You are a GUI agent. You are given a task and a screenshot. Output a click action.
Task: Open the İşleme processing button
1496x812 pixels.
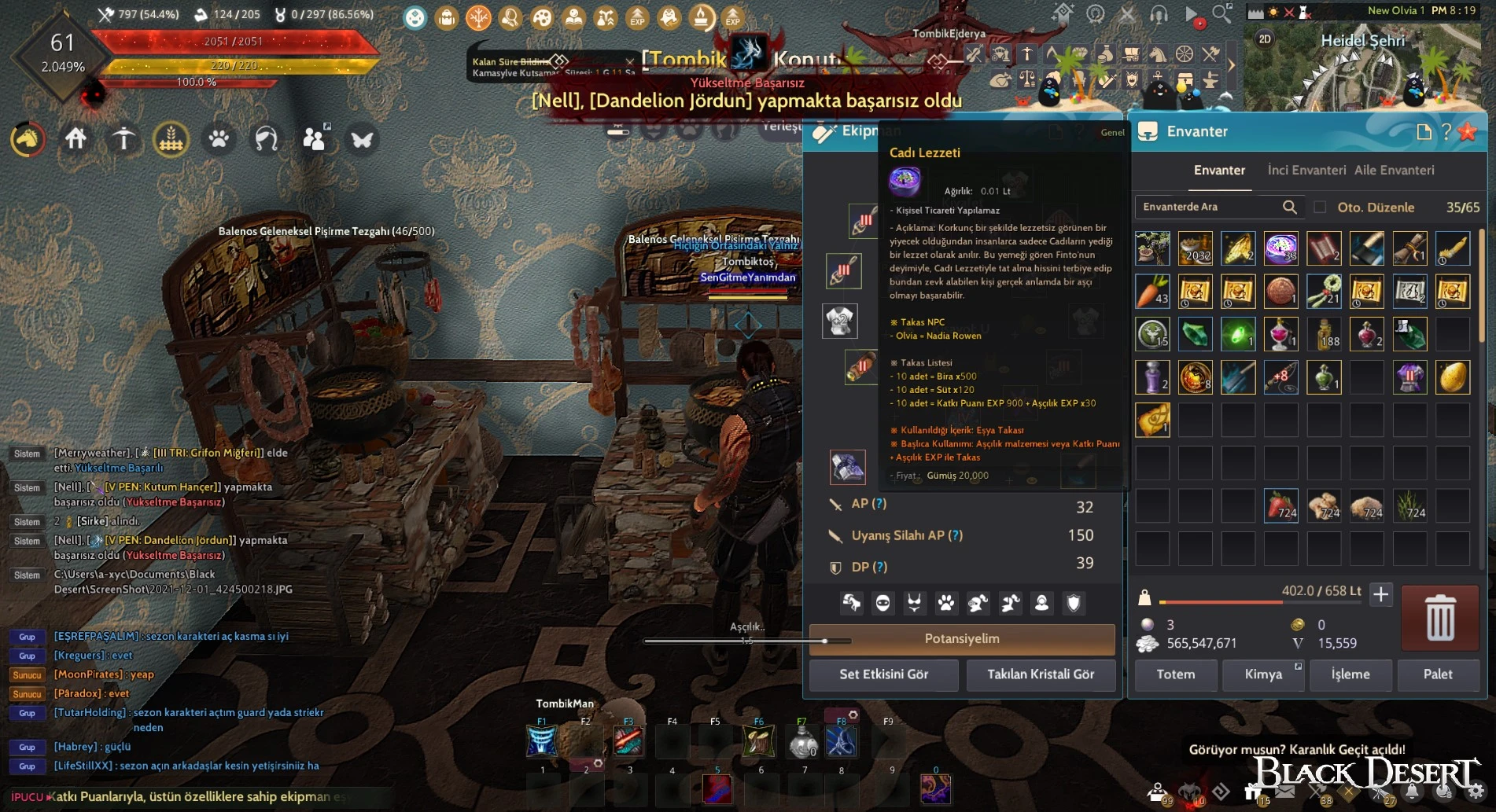point(1350,674)
